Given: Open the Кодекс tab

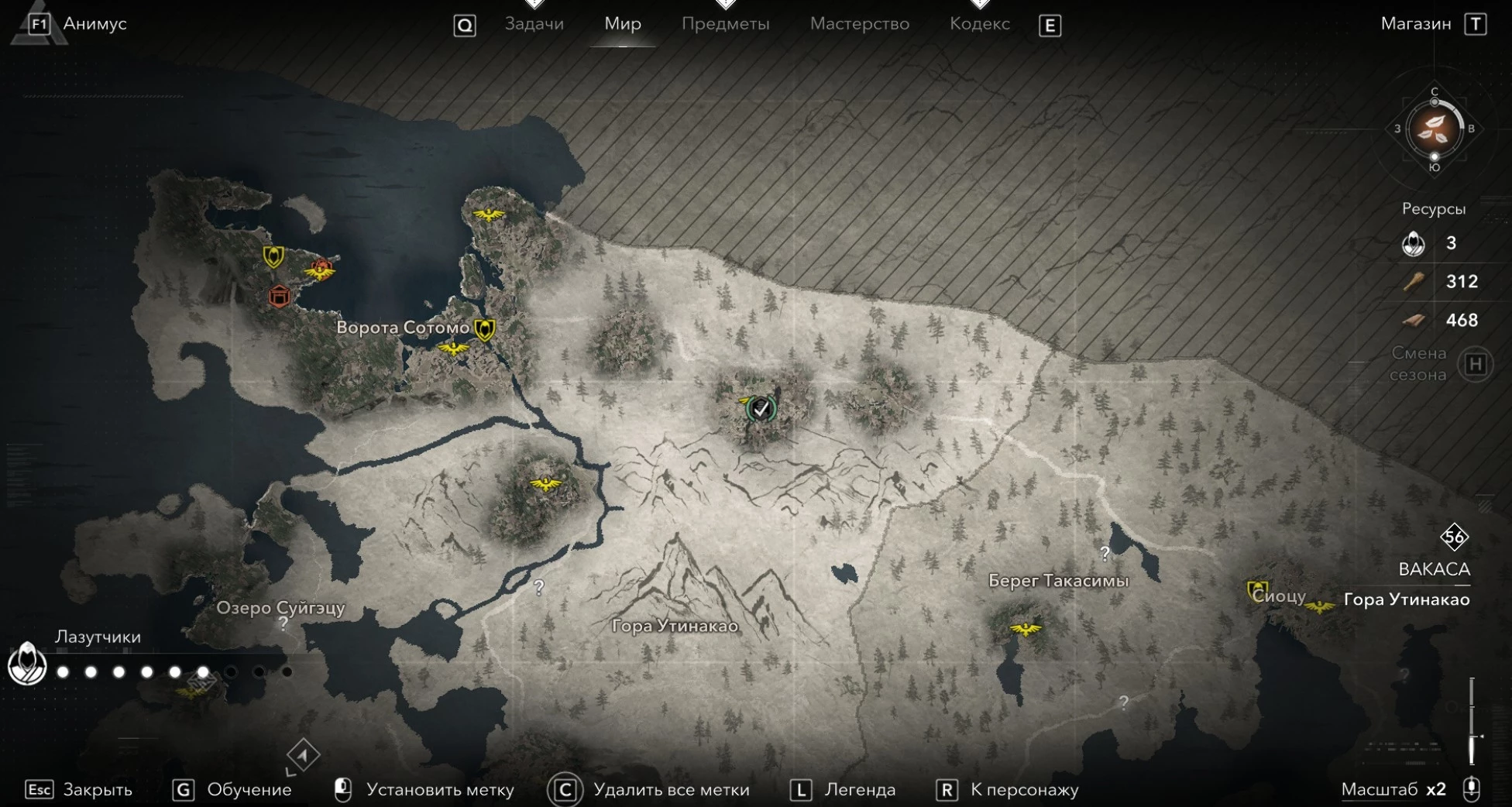Looking at the screenshot, I should [x=979, y=24].
